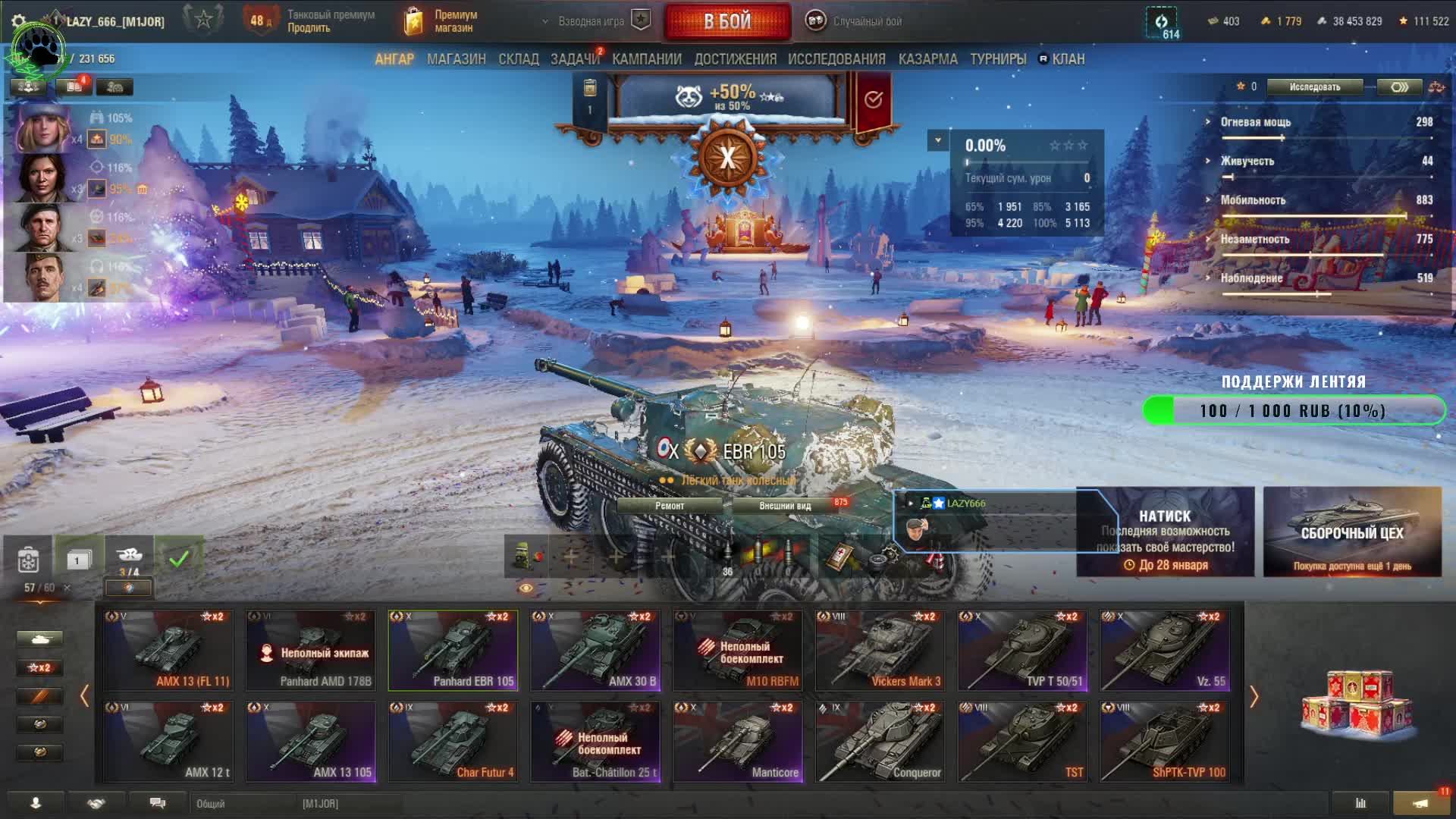Image resolution: width=1456 pixels, height=819 pixels.
Task: Click the Ремонт button
Action: coord(670,506)
